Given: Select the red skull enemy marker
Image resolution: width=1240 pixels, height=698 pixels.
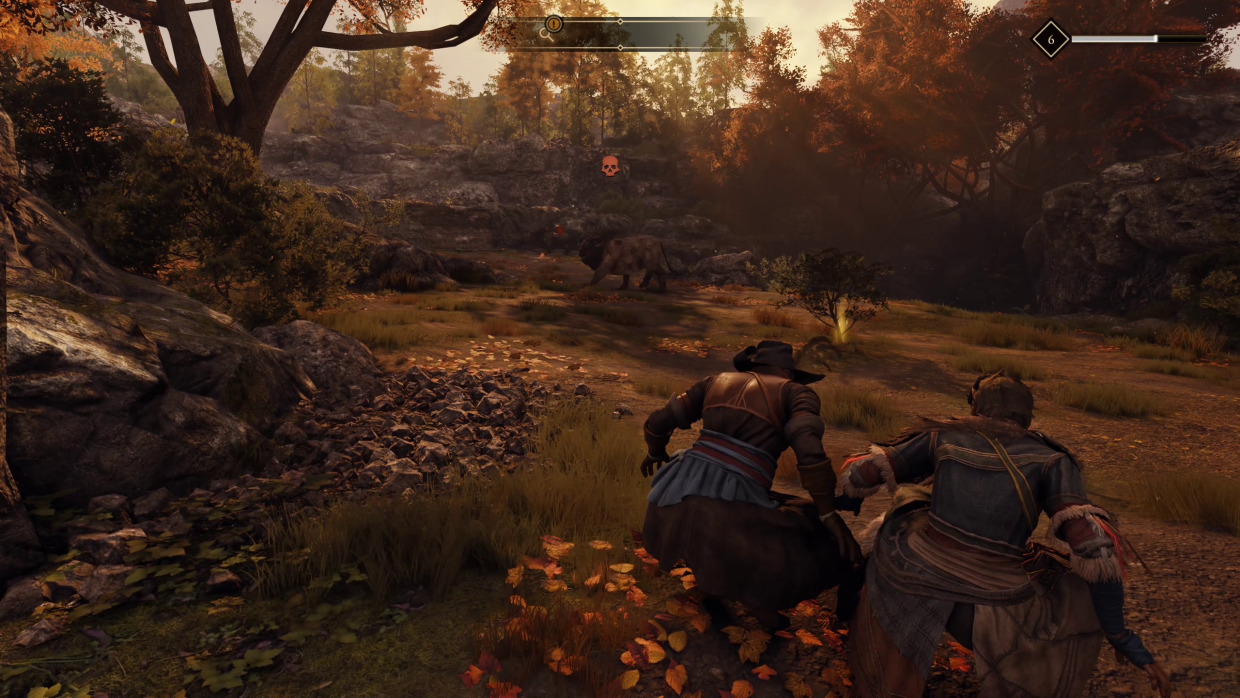Looking at the screenshot, I should [609, 166].
